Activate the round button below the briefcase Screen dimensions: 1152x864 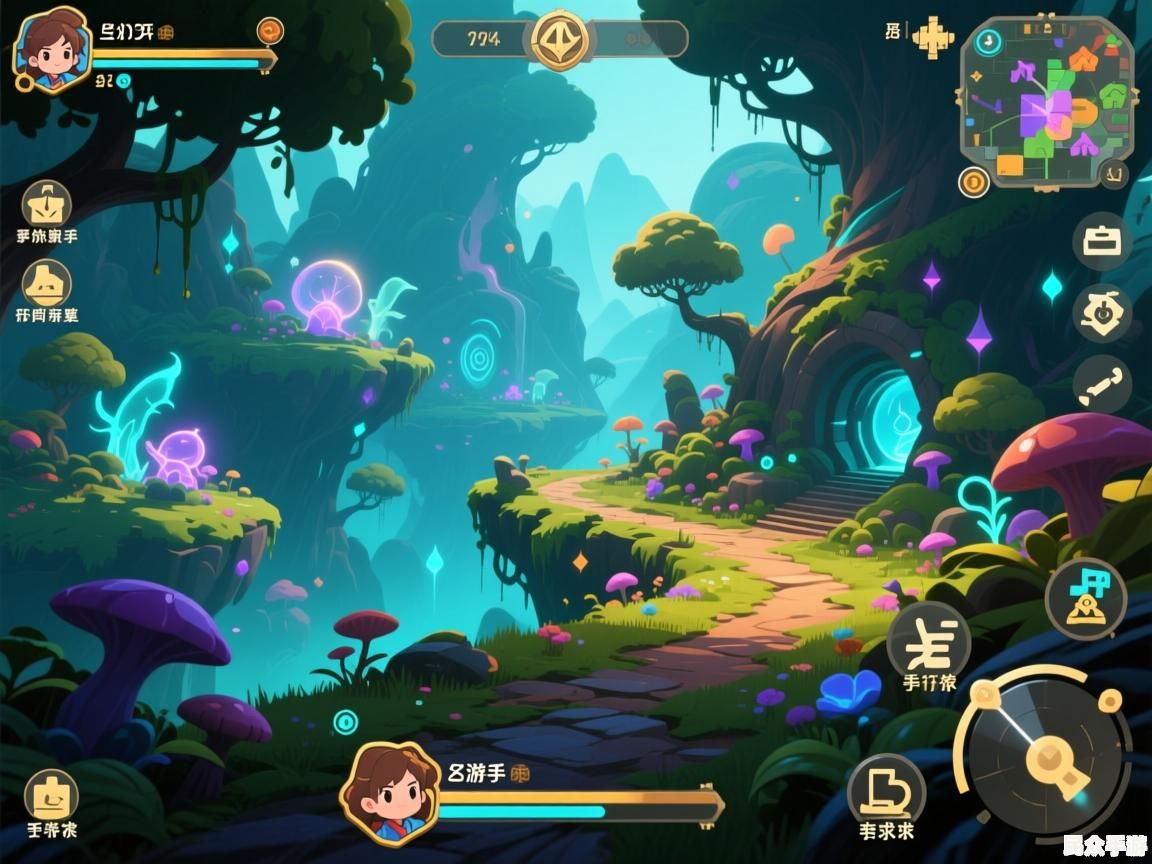point(1102,314)
